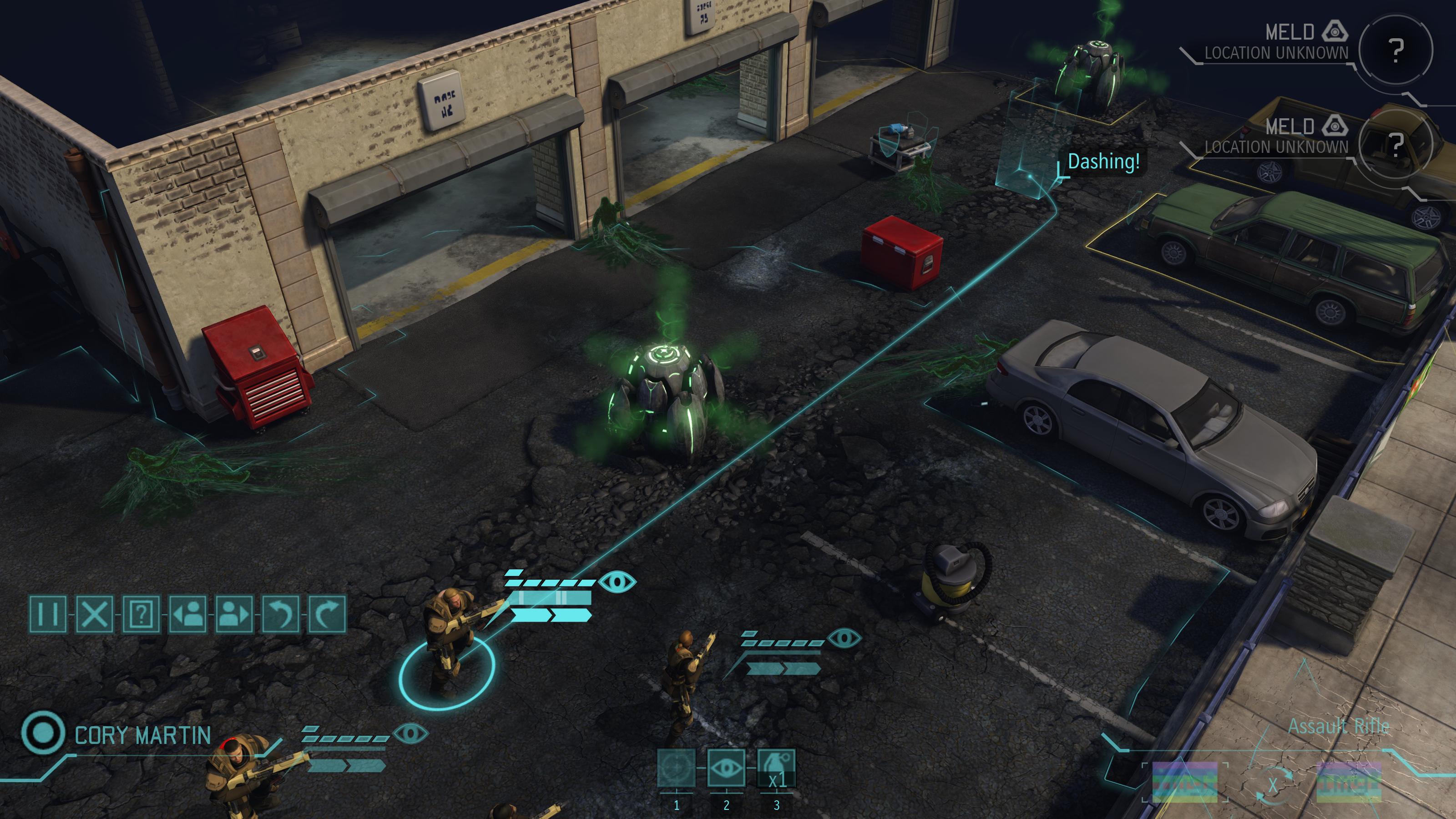
Task: Pause the game with the pause button
Action: 47,614
